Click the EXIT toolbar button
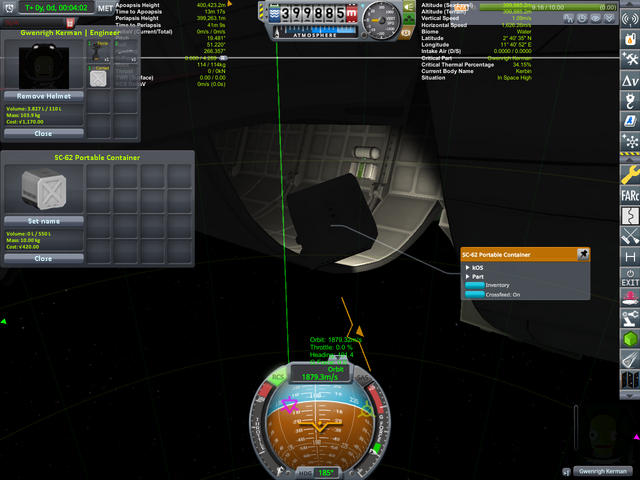The height and width of the screenshot is (480, 640). coord(629,278)
